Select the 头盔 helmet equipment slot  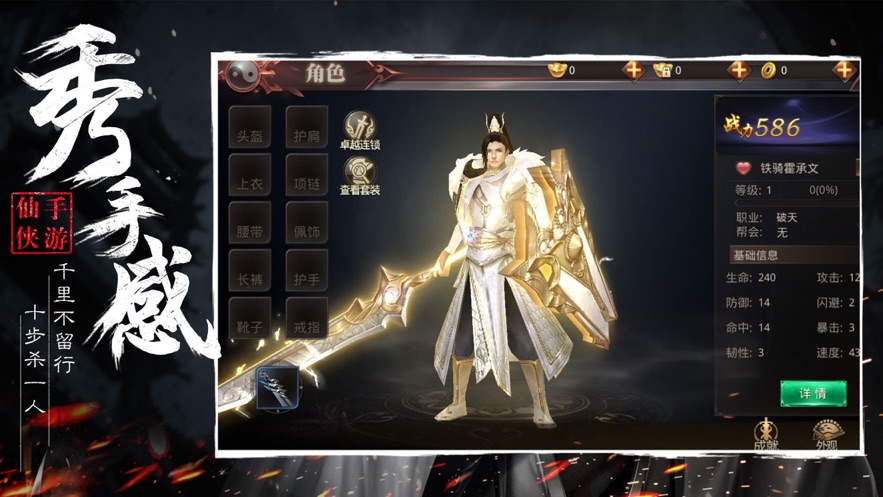(x=249, y=128)
